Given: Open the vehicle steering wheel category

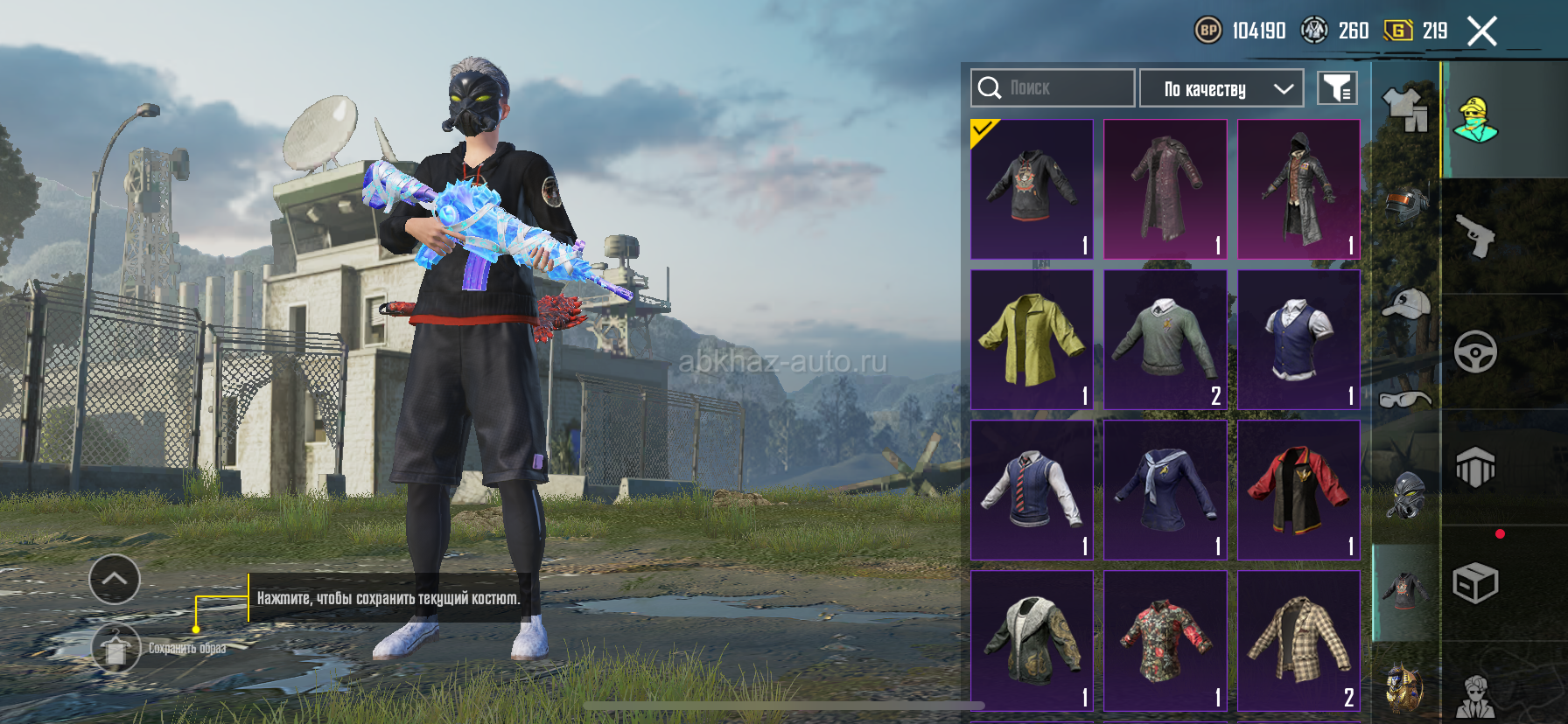Looking at the screenshot, I should point(1475,352).
